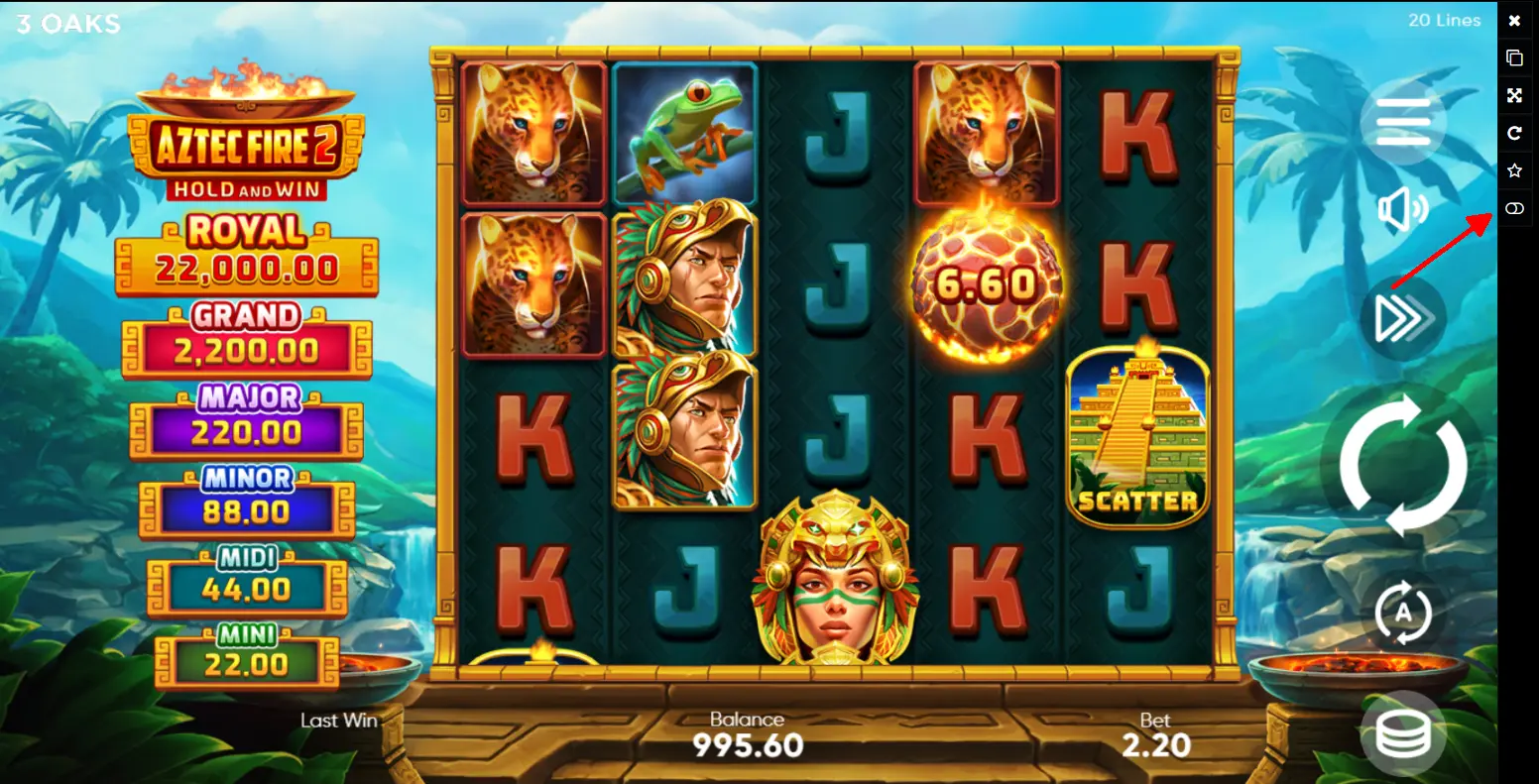Enter fullscreen mode using the expand icon
This screenshot has height=784, width=1539.
1514,95
